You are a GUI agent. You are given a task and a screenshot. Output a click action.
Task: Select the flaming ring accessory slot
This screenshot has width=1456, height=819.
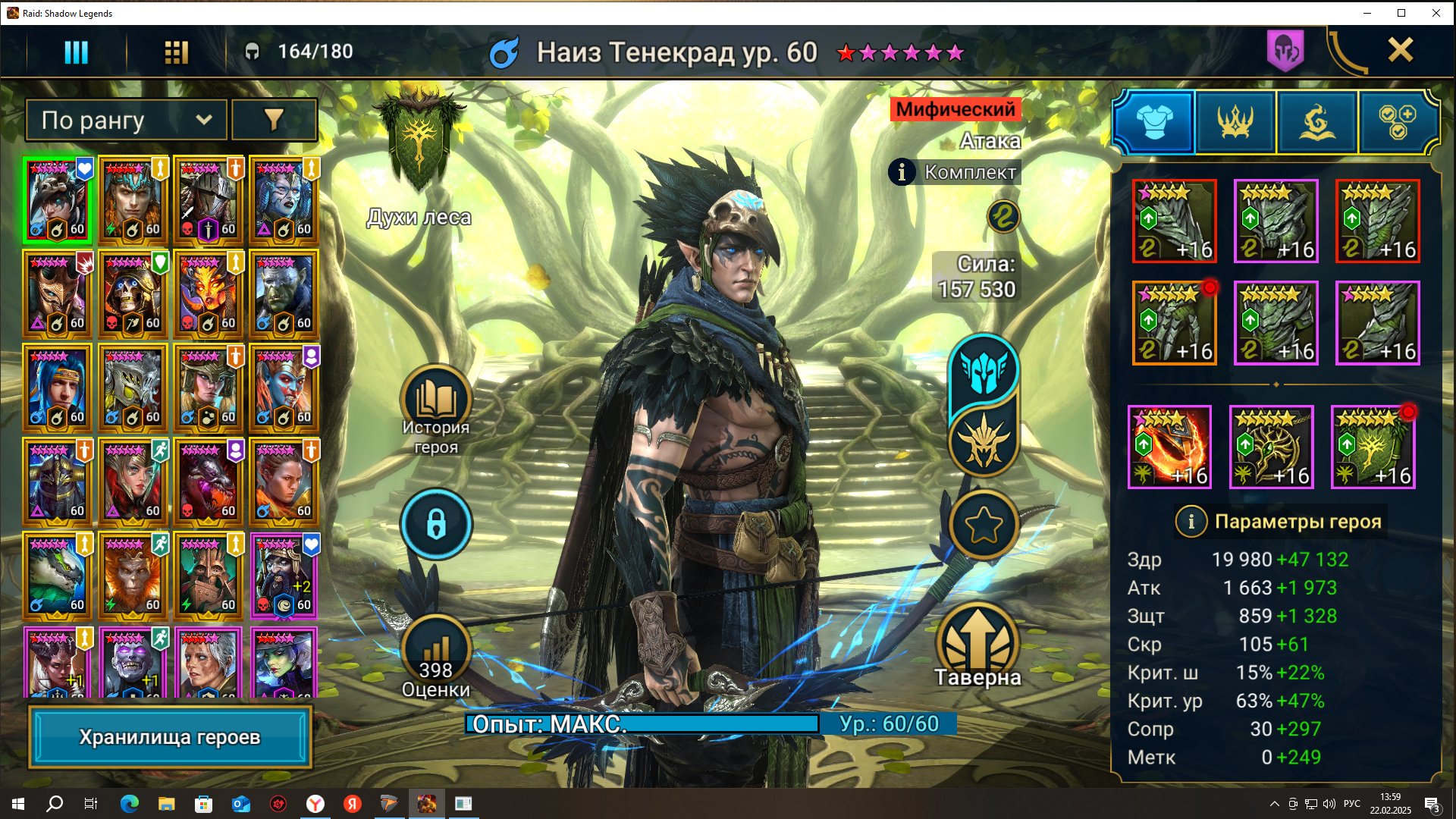tap(1169, 447)
